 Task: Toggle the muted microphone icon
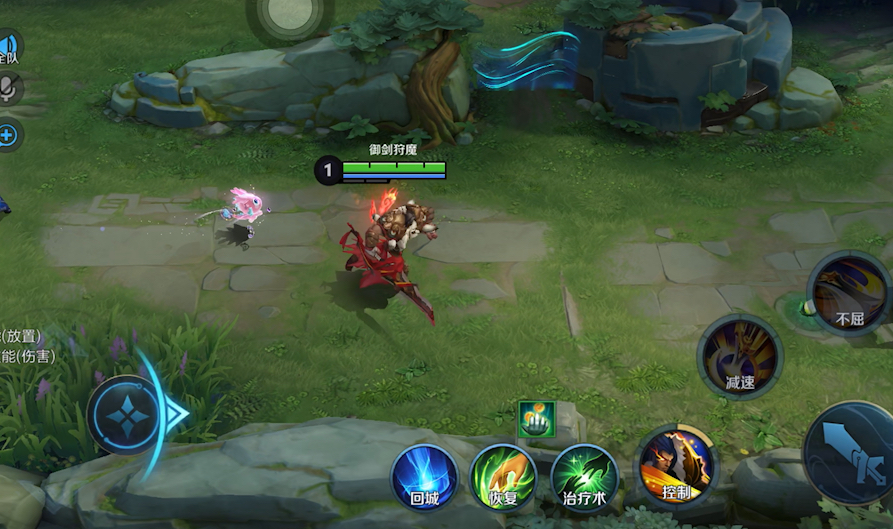[8, 89]
